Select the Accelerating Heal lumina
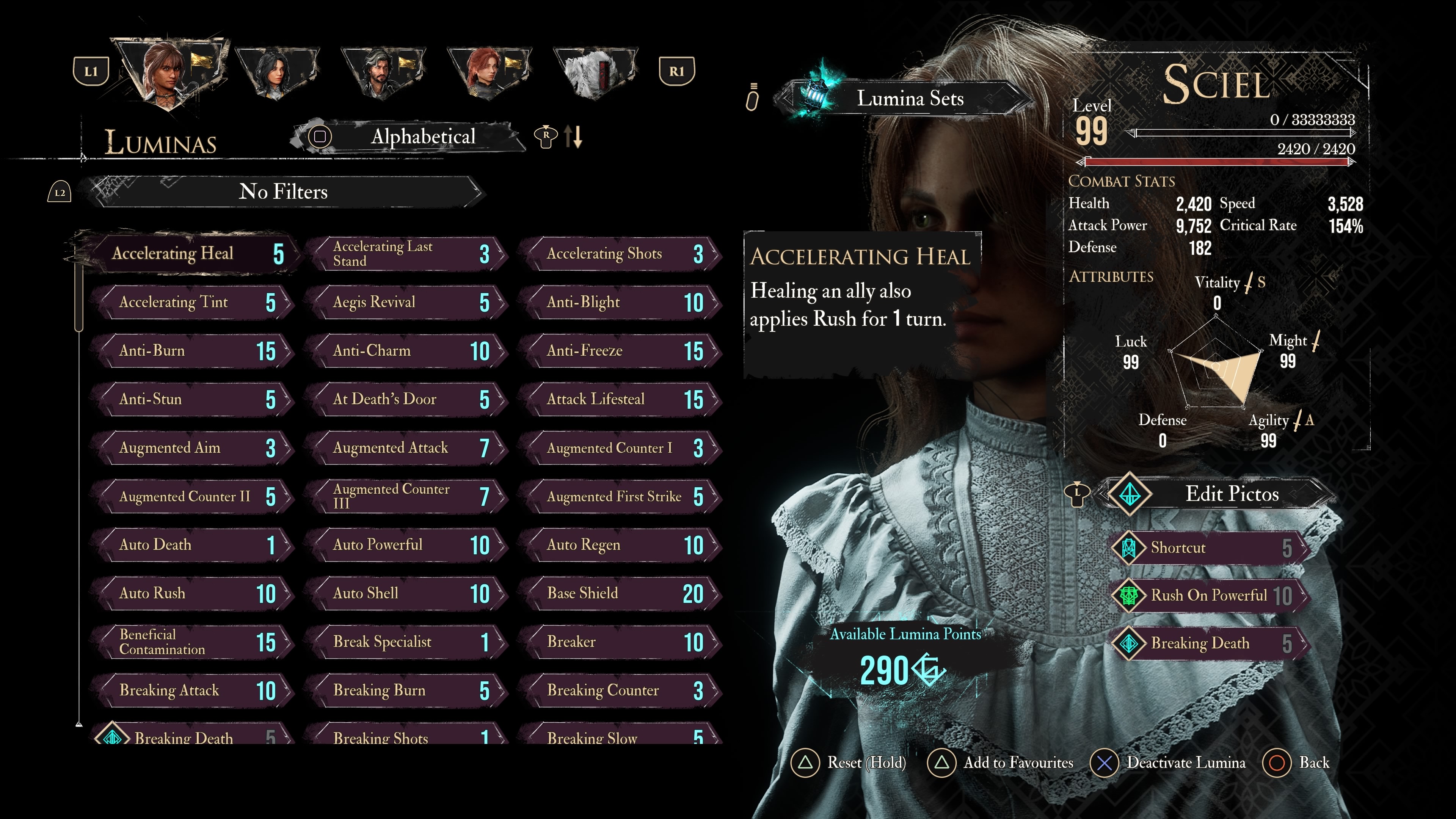Viewport: 1456px width, 819px height. [187, 253]
